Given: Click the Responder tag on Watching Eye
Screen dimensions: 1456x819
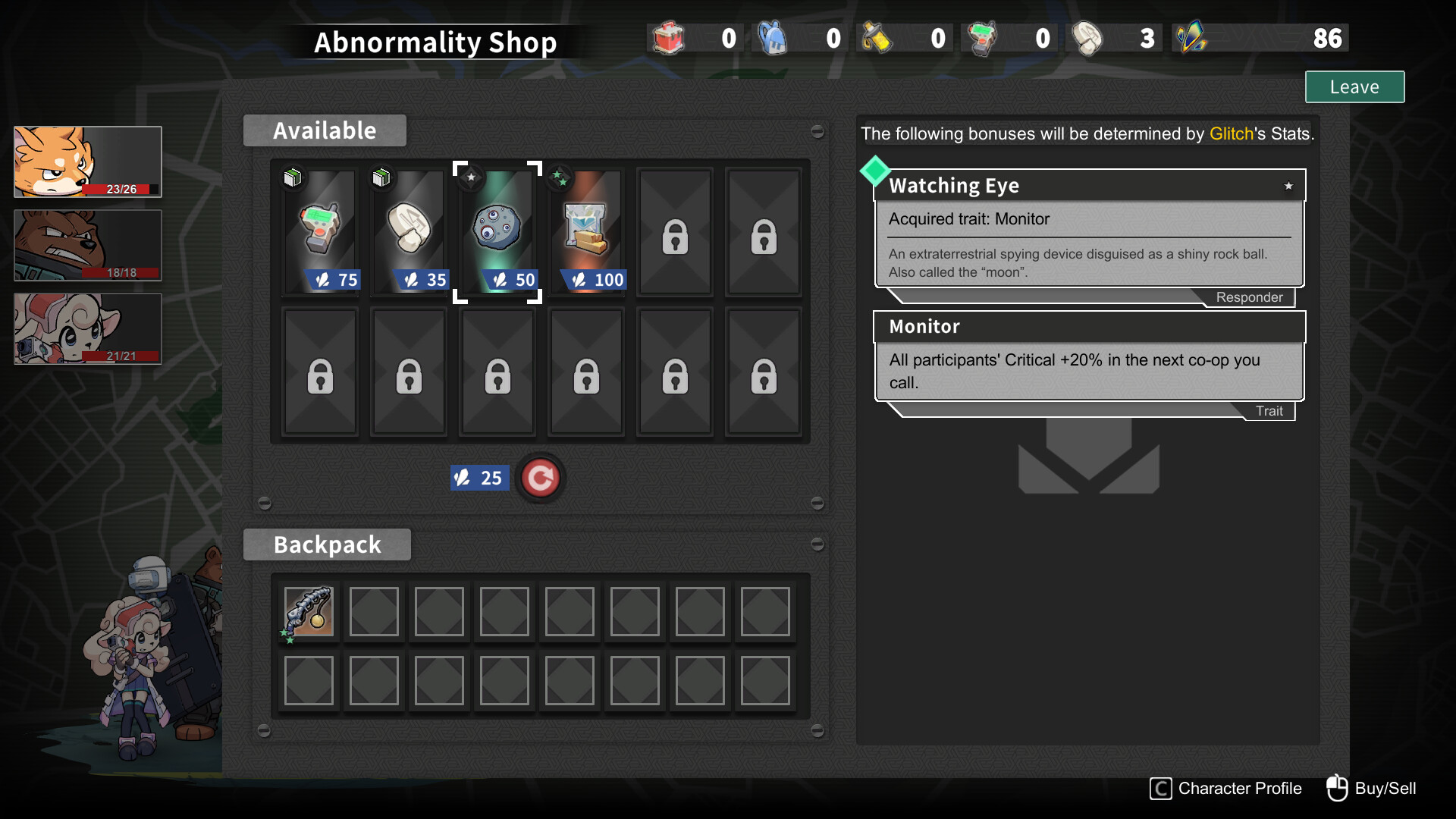Looking at the screenshot, I should point(1249,297).
